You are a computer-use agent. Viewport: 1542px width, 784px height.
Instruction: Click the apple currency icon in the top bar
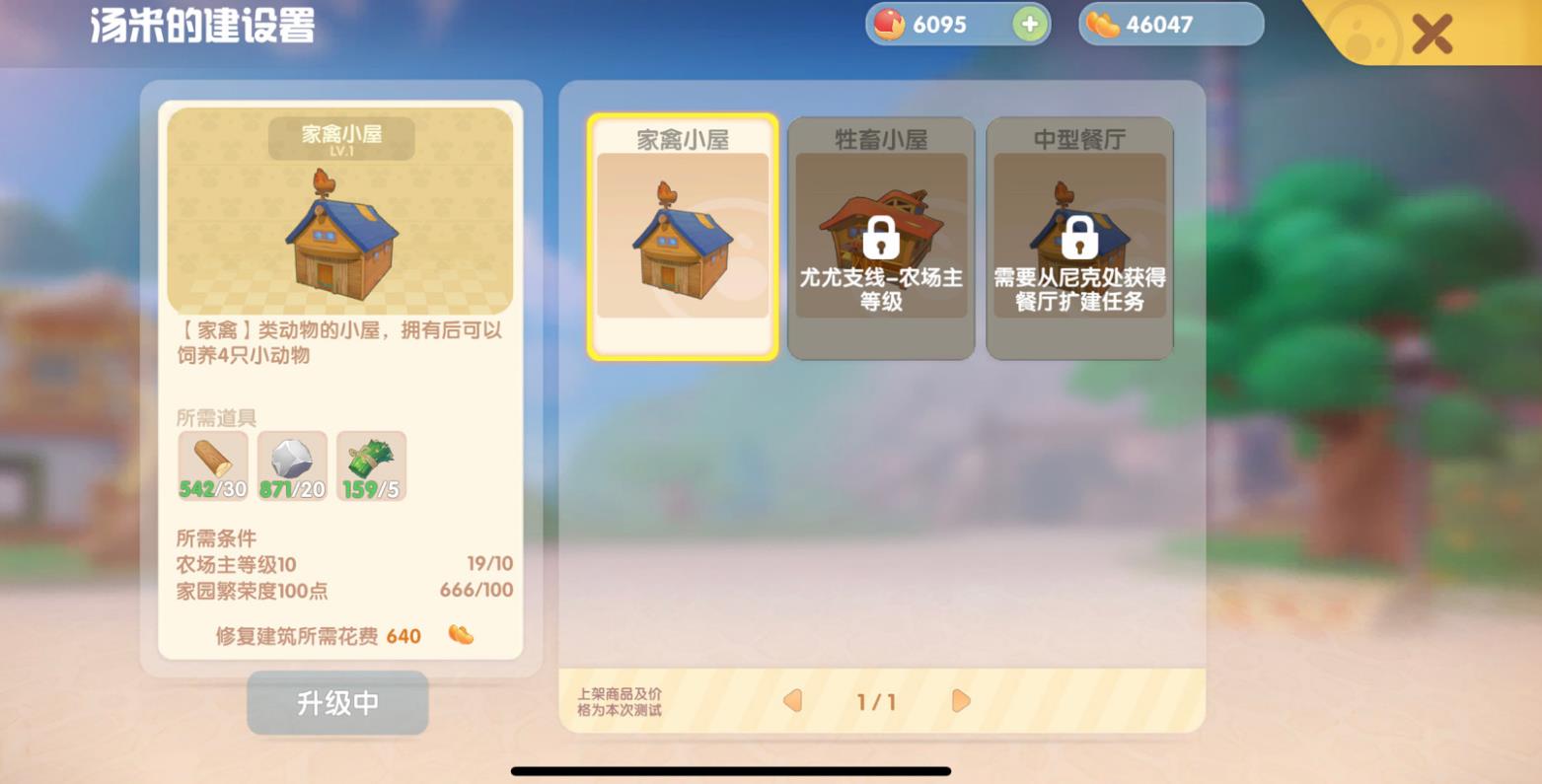pyautogui.click(x=888, y=23)
